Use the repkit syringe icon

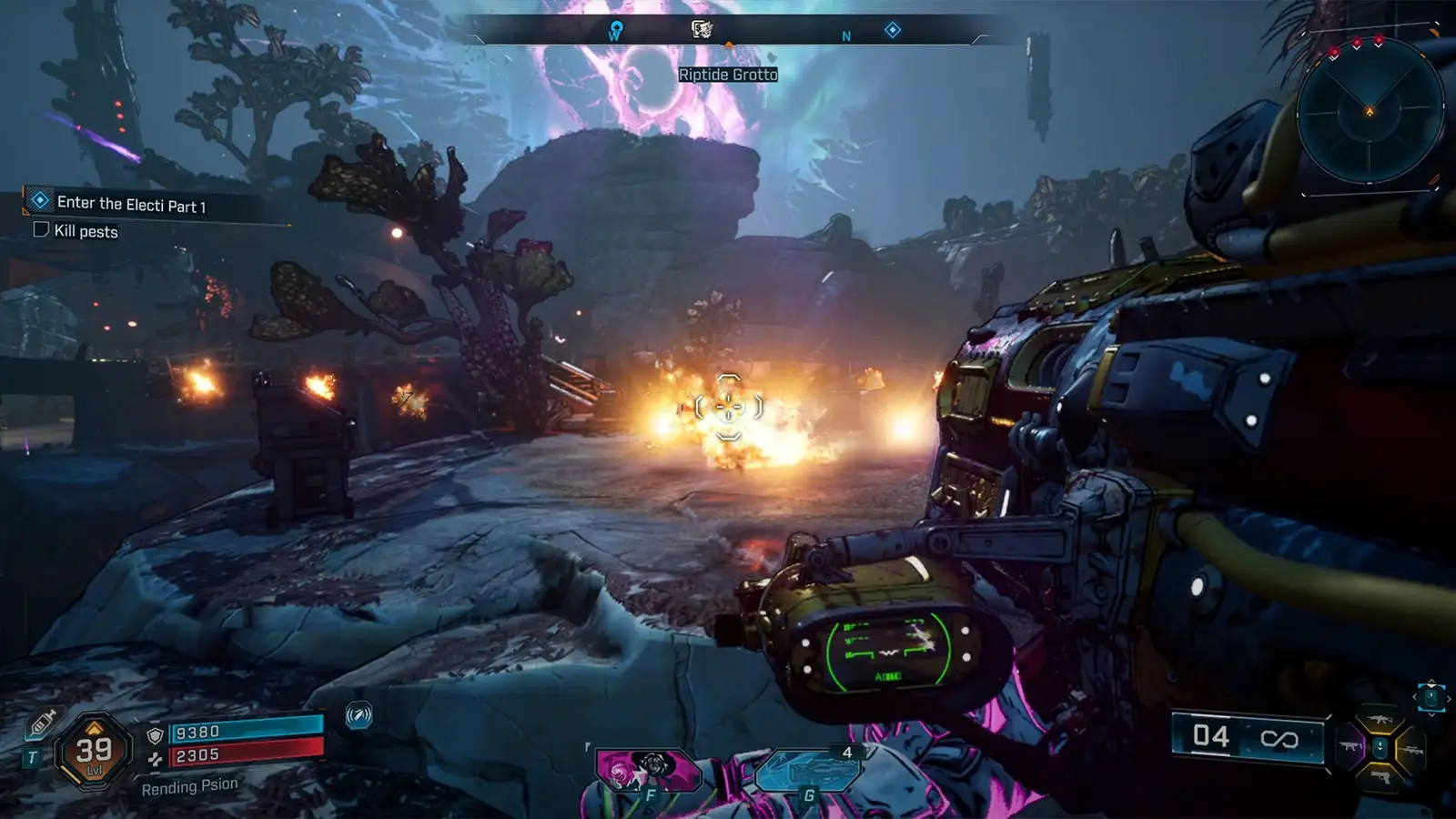(x=42, y=724)
